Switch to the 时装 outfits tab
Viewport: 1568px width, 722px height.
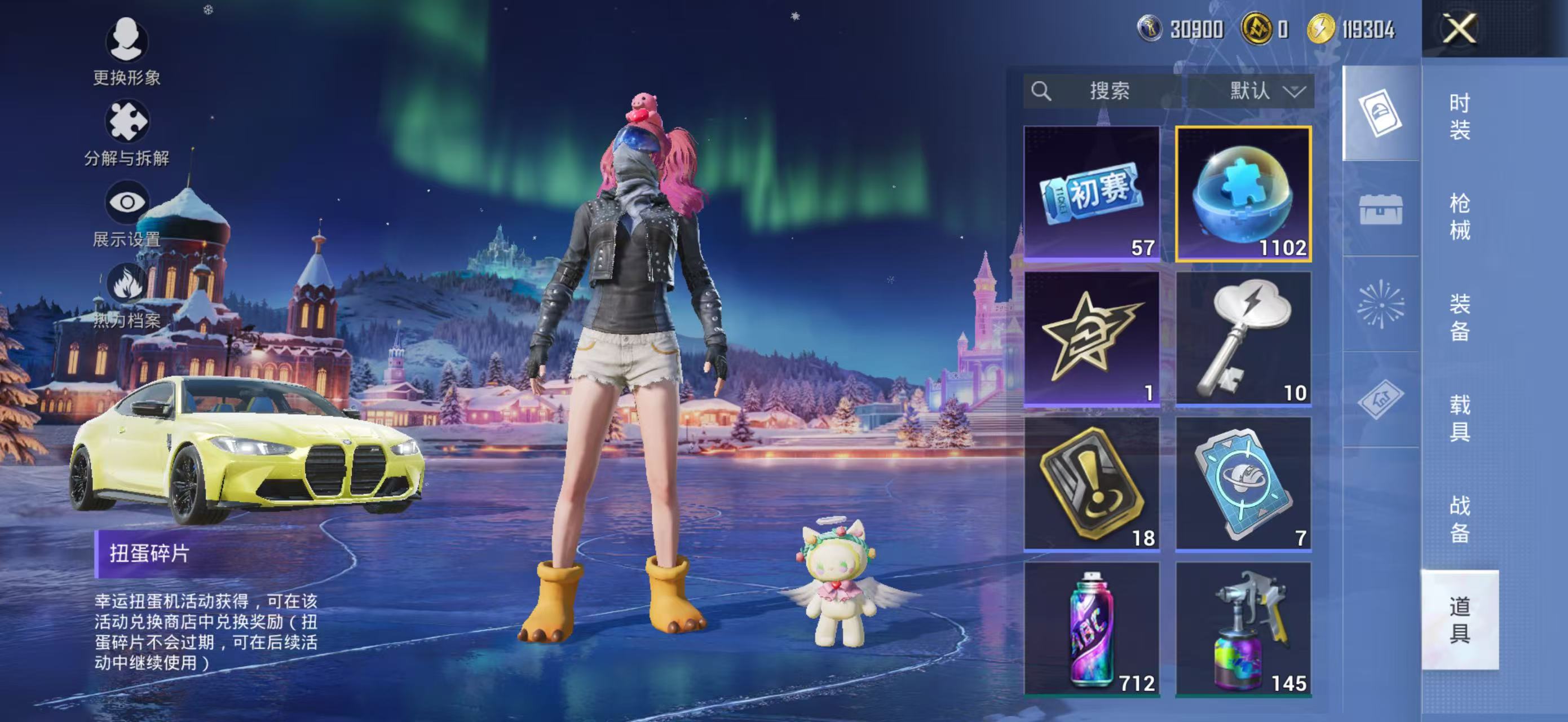point(1459,116)
